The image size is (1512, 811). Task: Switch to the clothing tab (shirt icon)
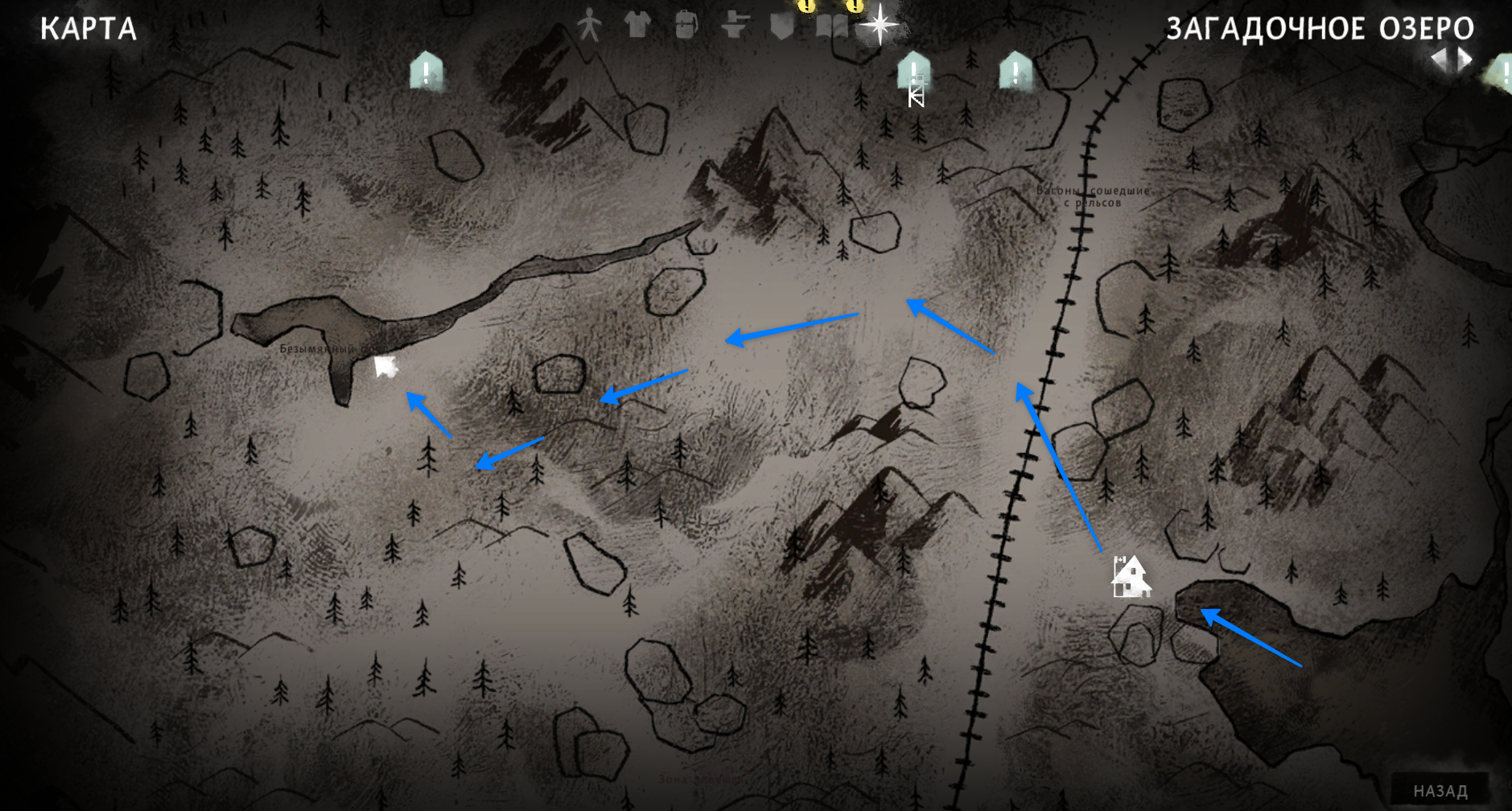[x=637, y=25]
